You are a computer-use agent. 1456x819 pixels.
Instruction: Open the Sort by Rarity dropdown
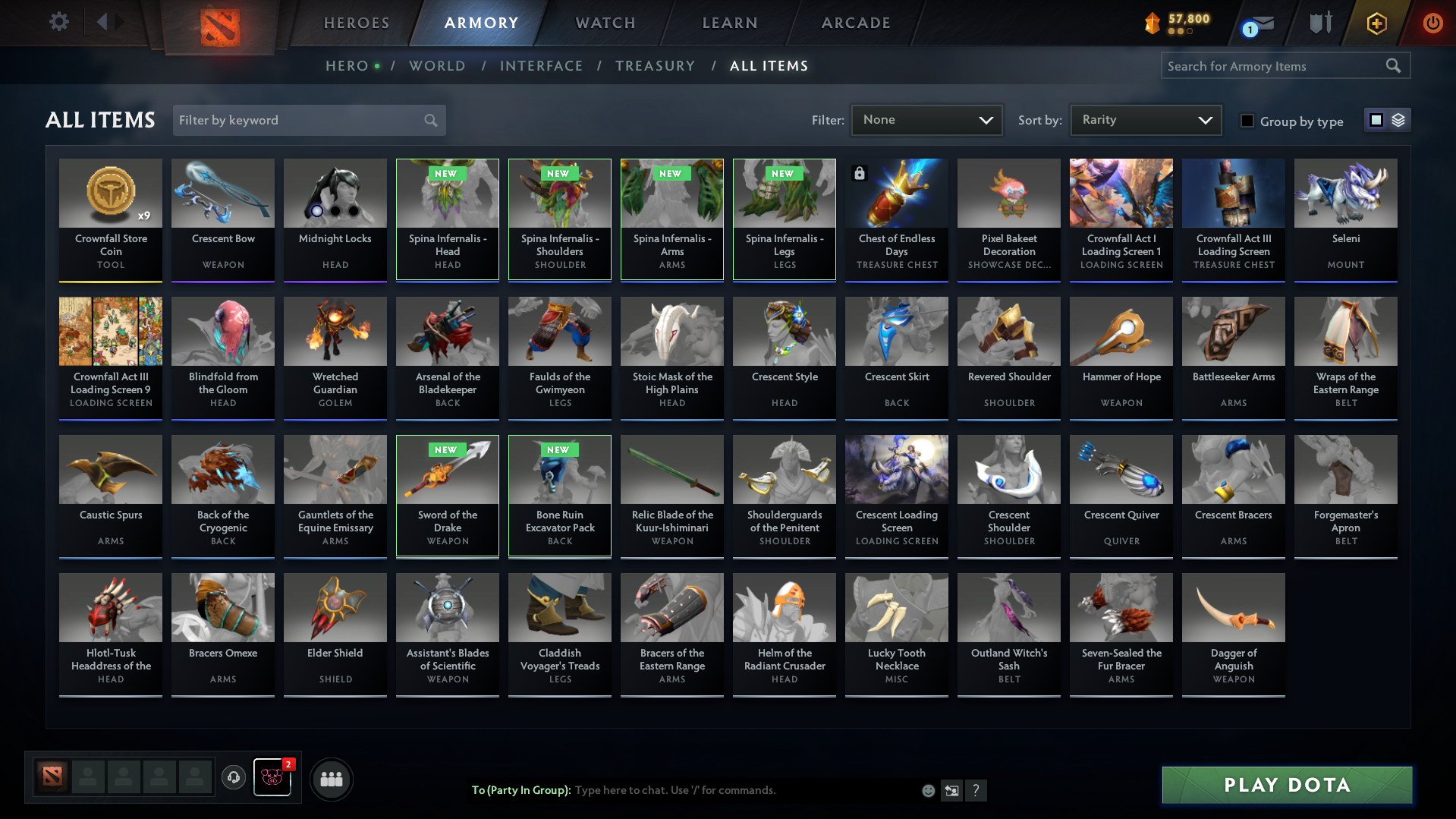[1145, 119]
